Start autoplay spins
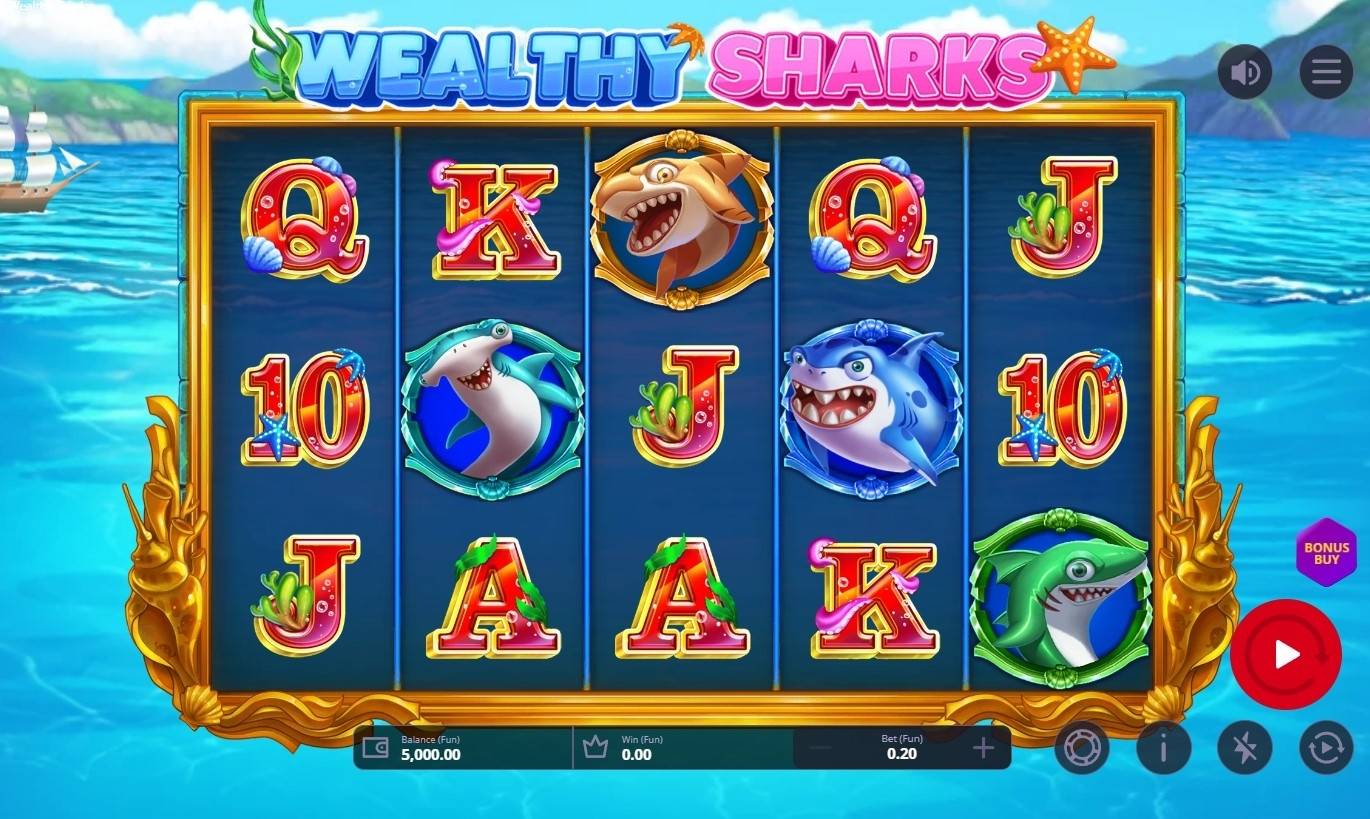Viewport: 1370px width, 819px height. click(1326, 748)
